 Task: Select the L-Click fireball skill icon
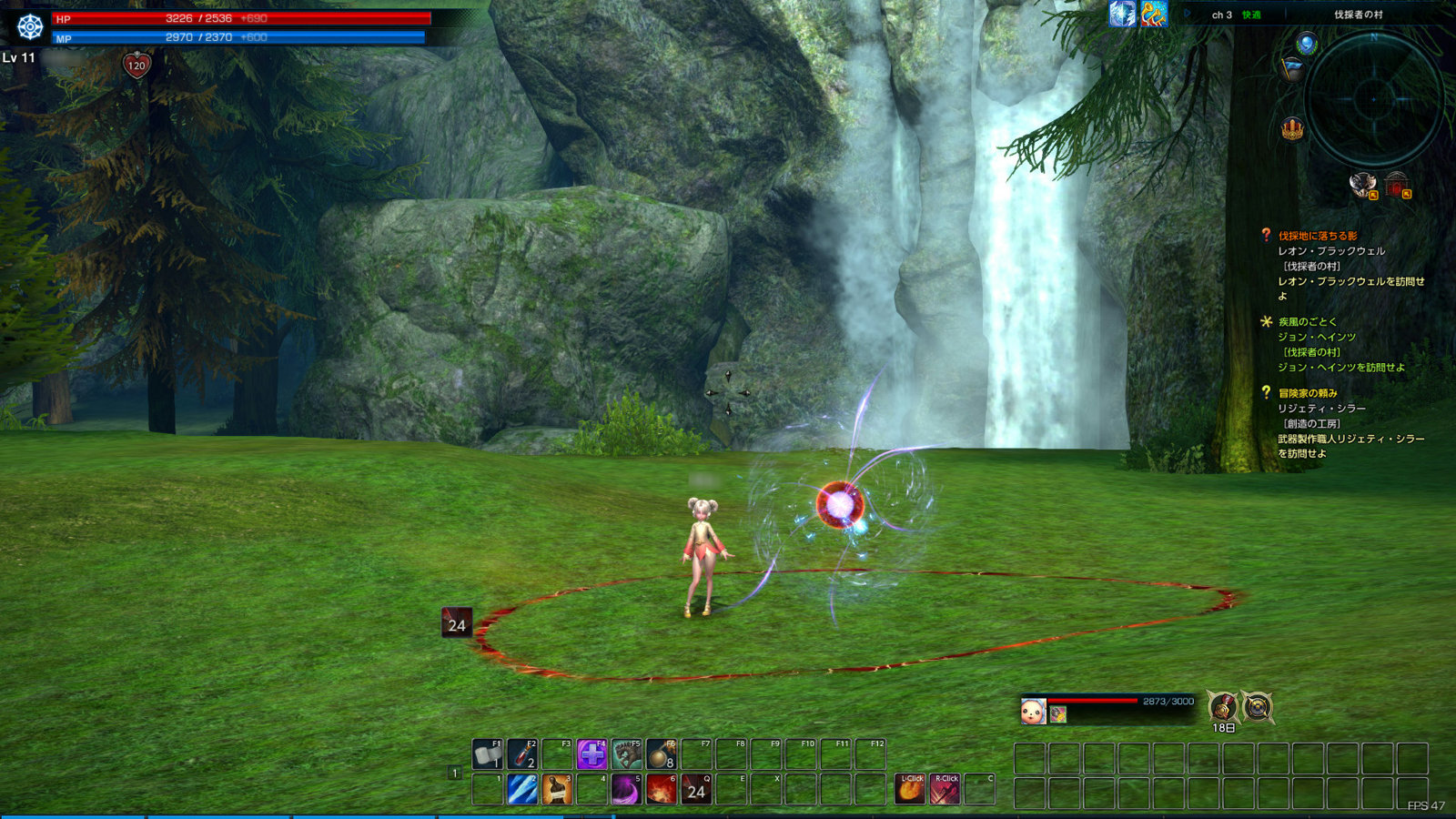point(910,789)
